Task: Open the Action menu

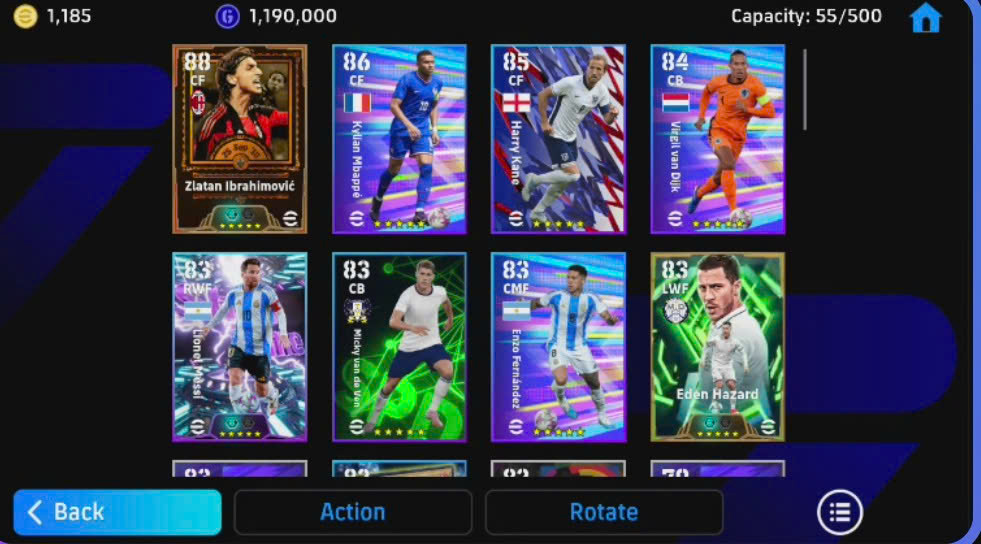Action: [x=352, y=512]
